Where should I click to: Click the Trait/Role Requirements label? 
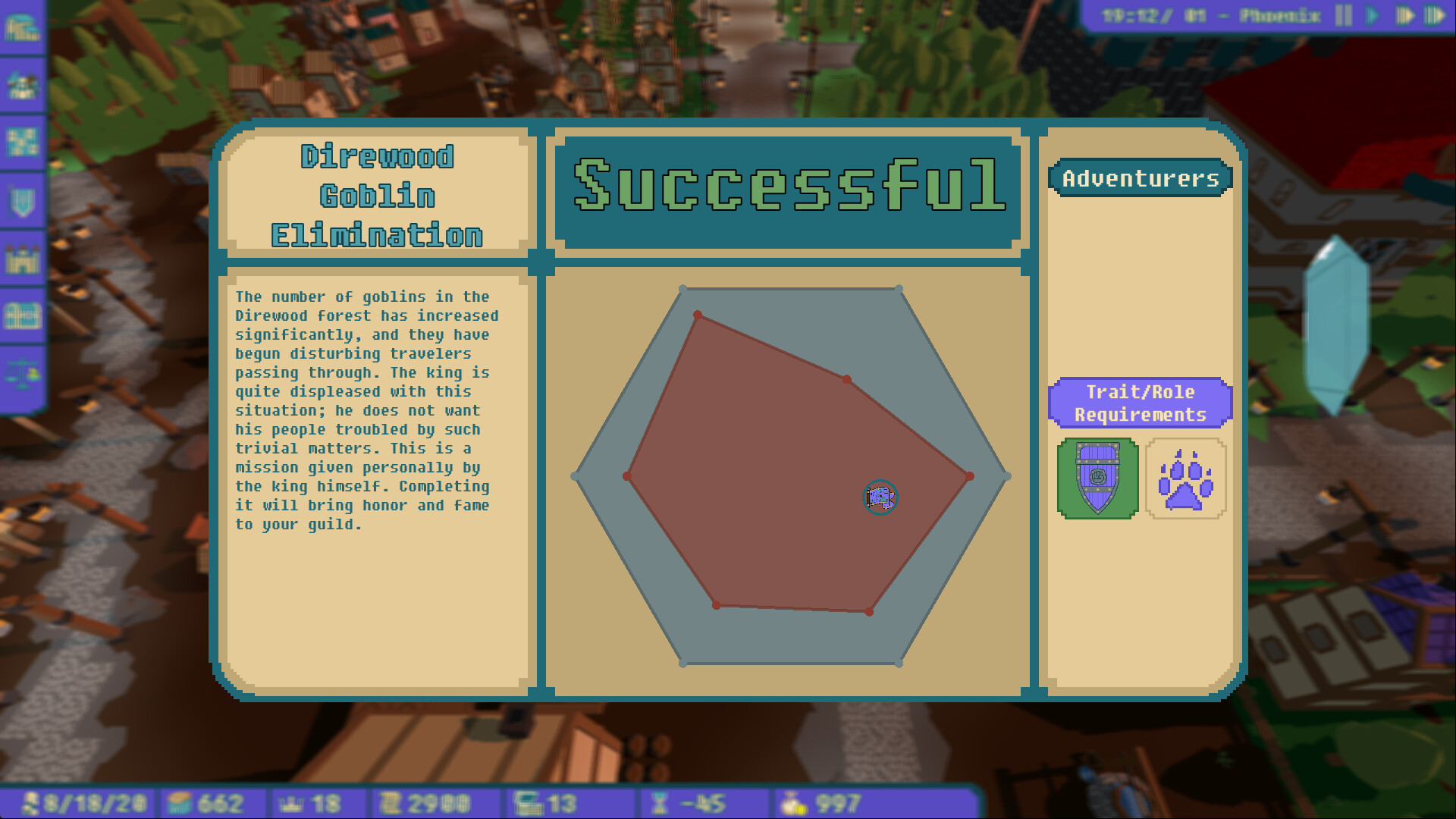click(x=1139, y=403)
